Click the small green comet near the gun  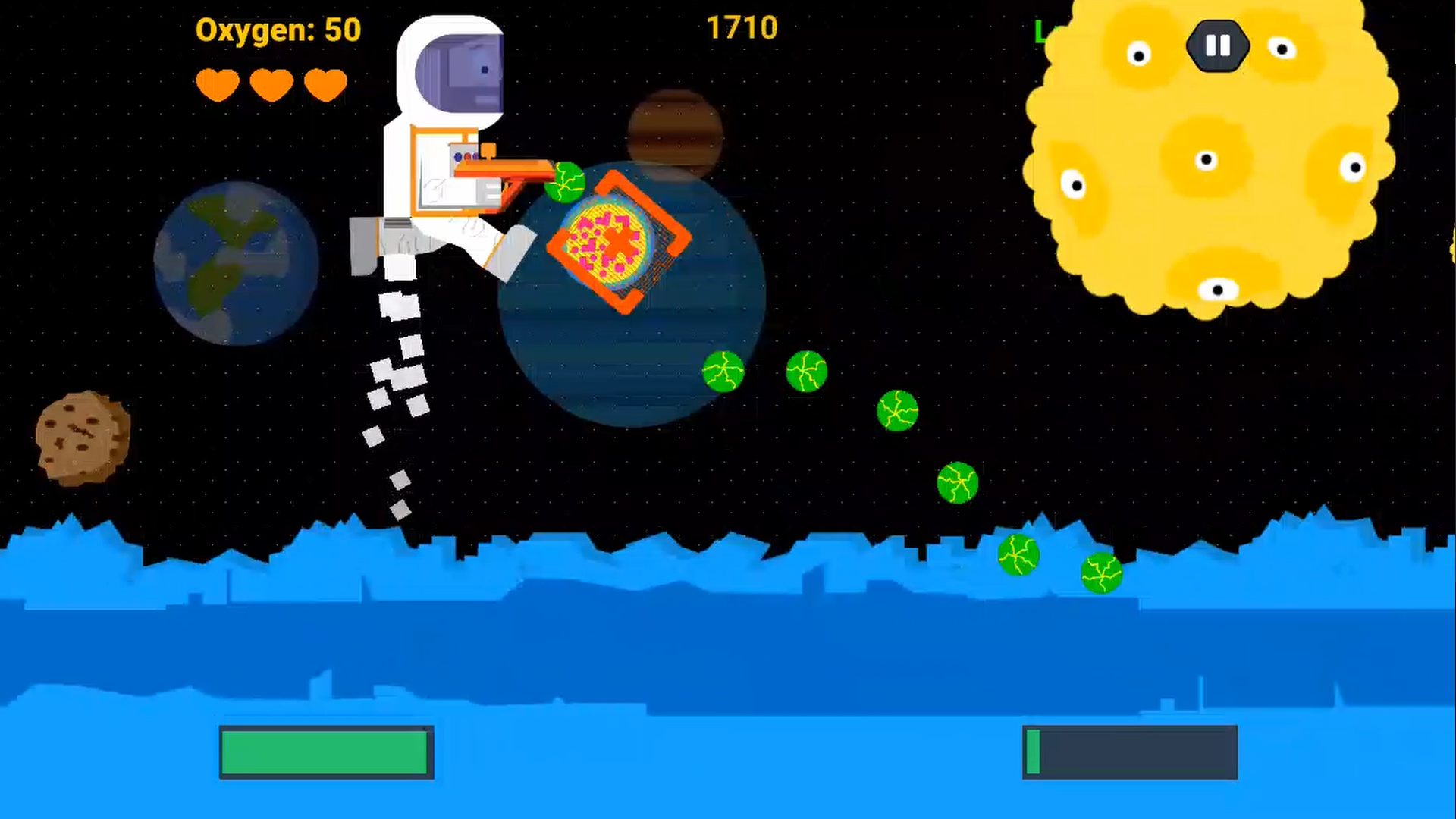tap(566, 182)
